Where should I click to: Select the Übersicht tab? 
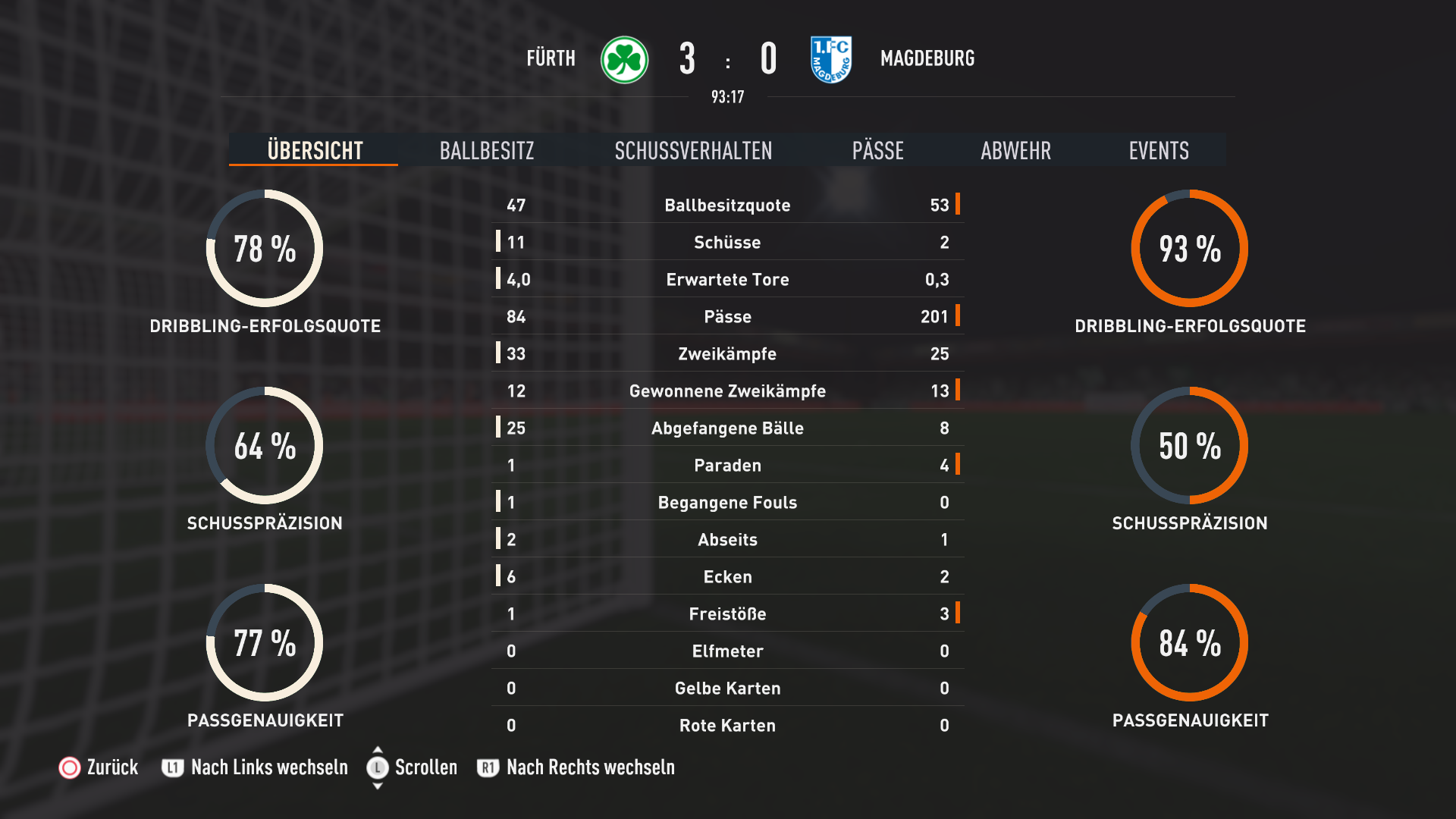315,150
